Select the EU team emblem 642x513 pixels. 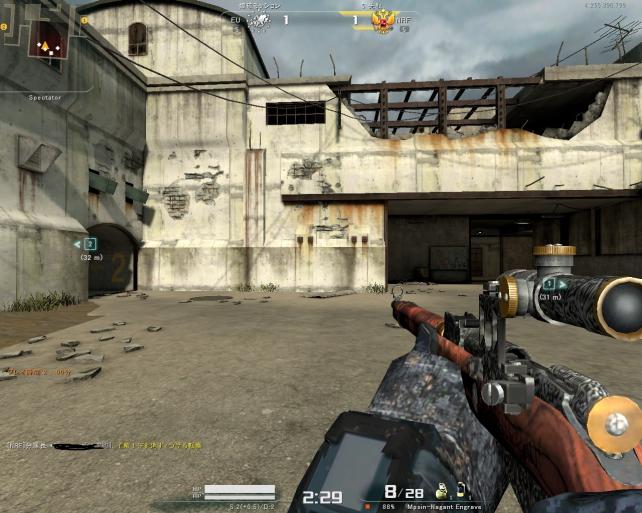tap(258, 20)
